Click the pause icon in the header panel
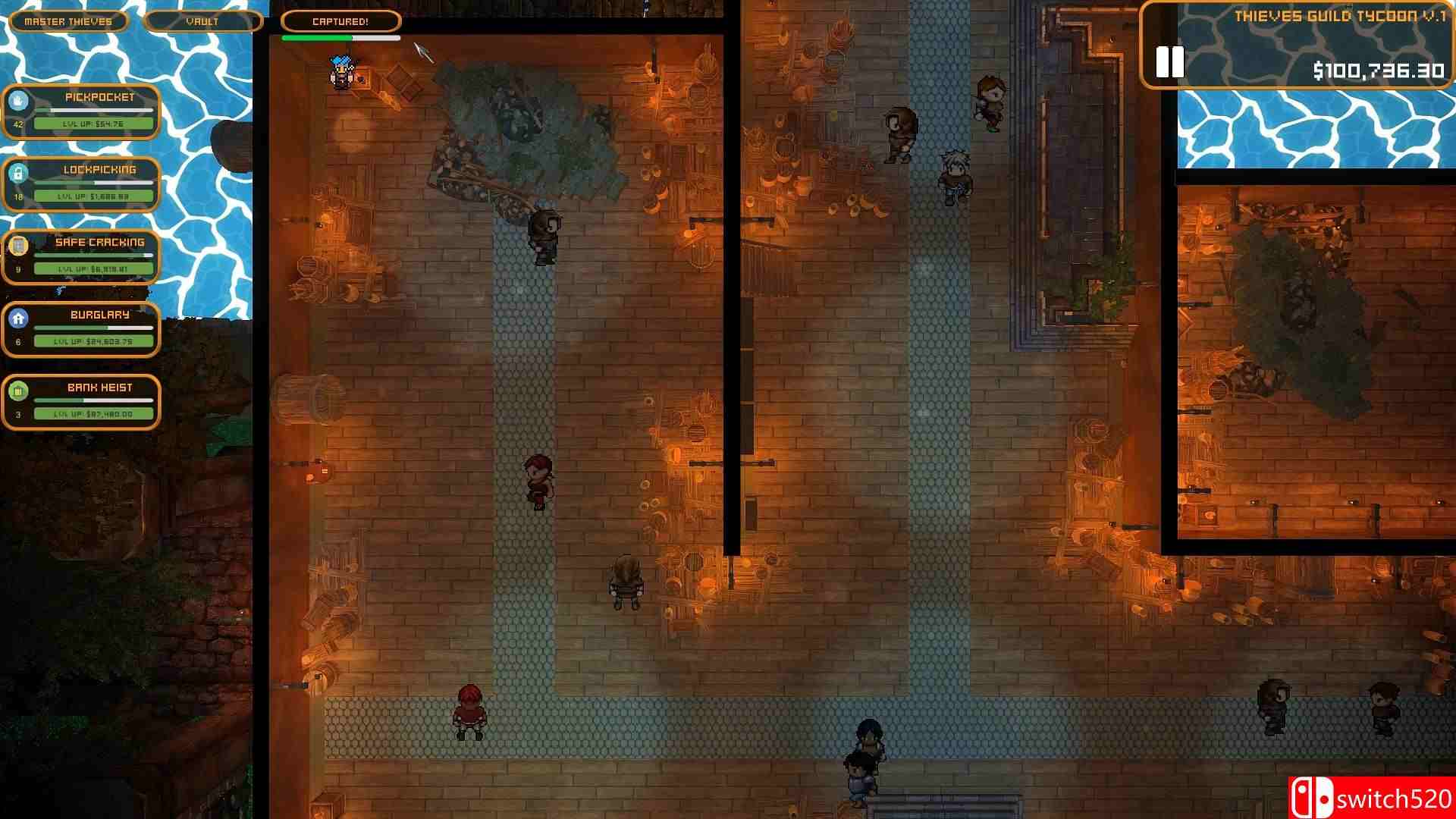This screenshot has width=1456, height=819. 1169,63
